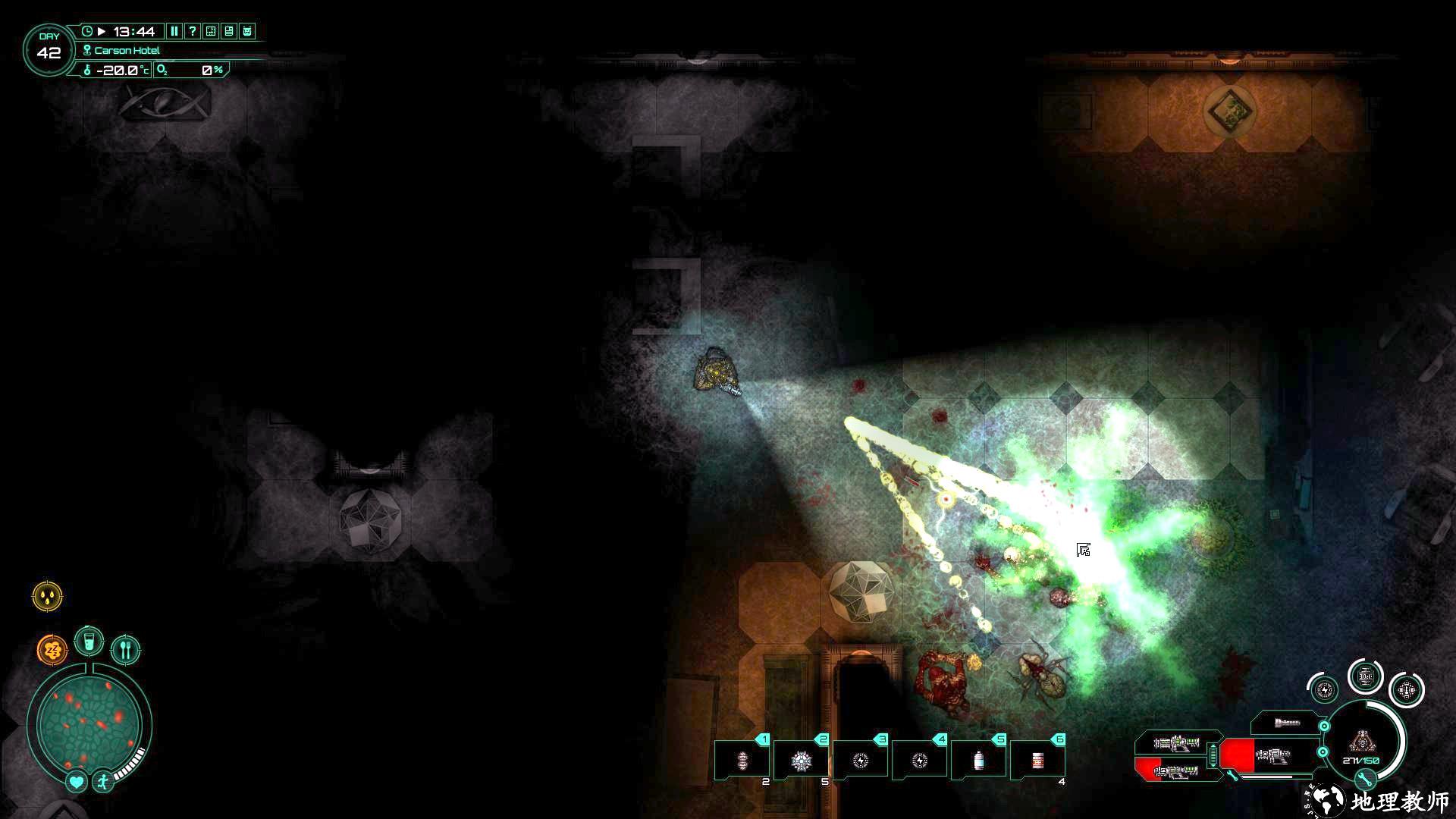
Task: Use the water bottle in slot 5
Action: pyautogui.click(x=978, y=760)
